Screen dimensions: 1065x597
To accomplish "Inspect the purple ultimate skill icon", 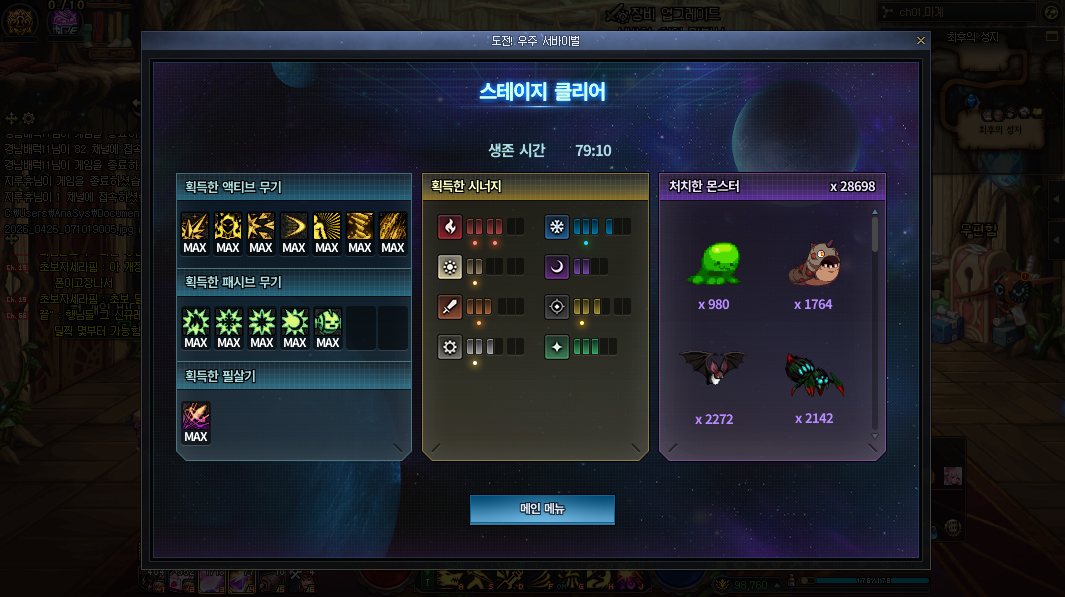I will (x=196, y=417).
